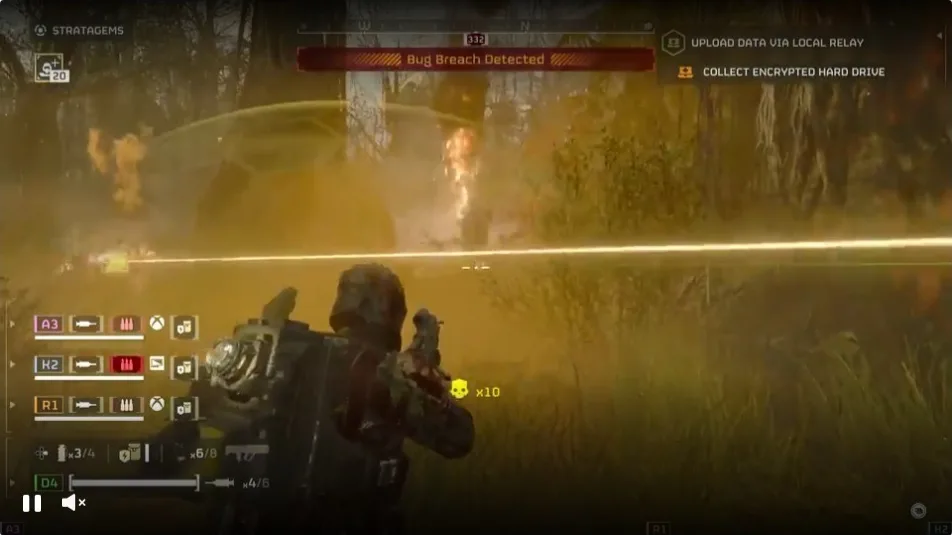Click K2's red low-ammo icon

(x=126, y=364)
